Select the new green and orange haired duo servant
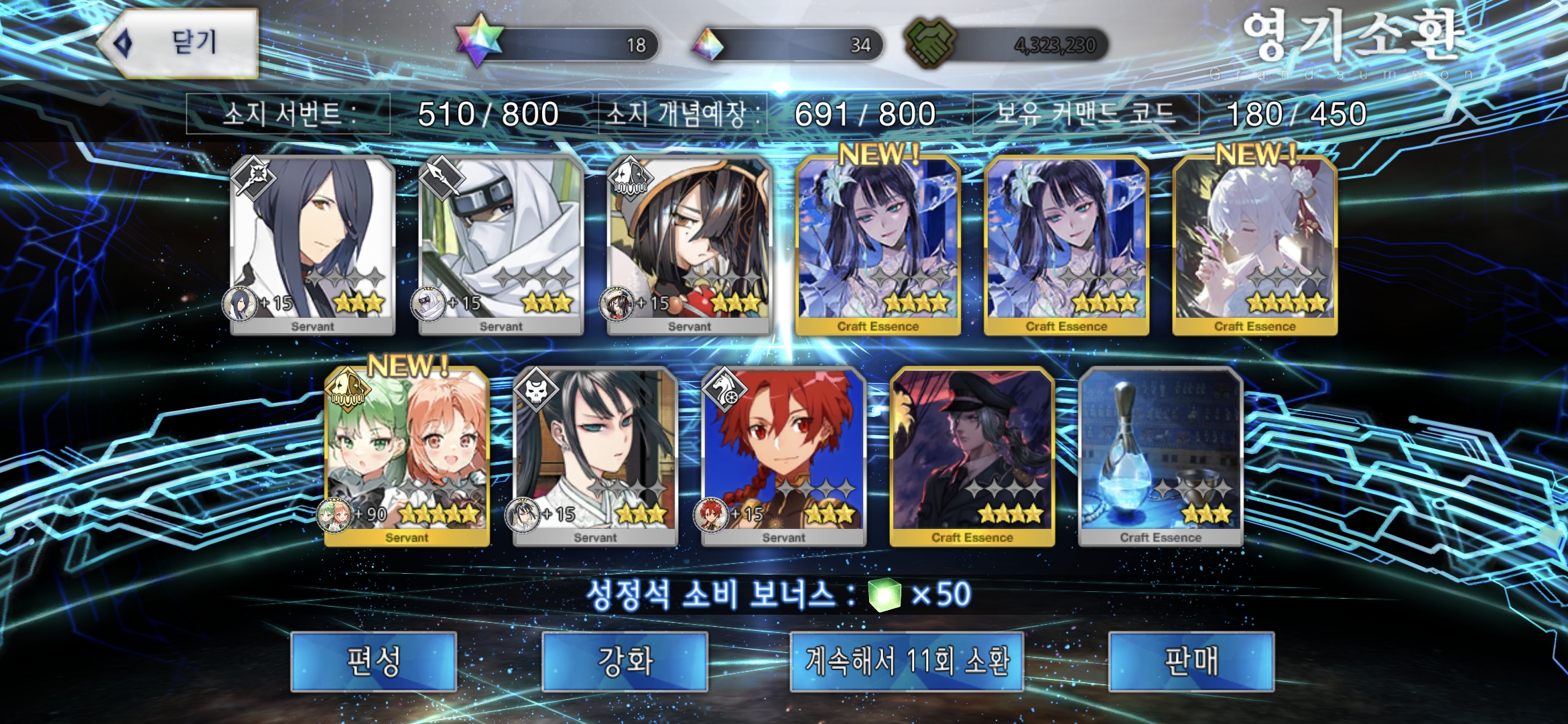This screenshot has width=1568, height=724. pos(407,456)
